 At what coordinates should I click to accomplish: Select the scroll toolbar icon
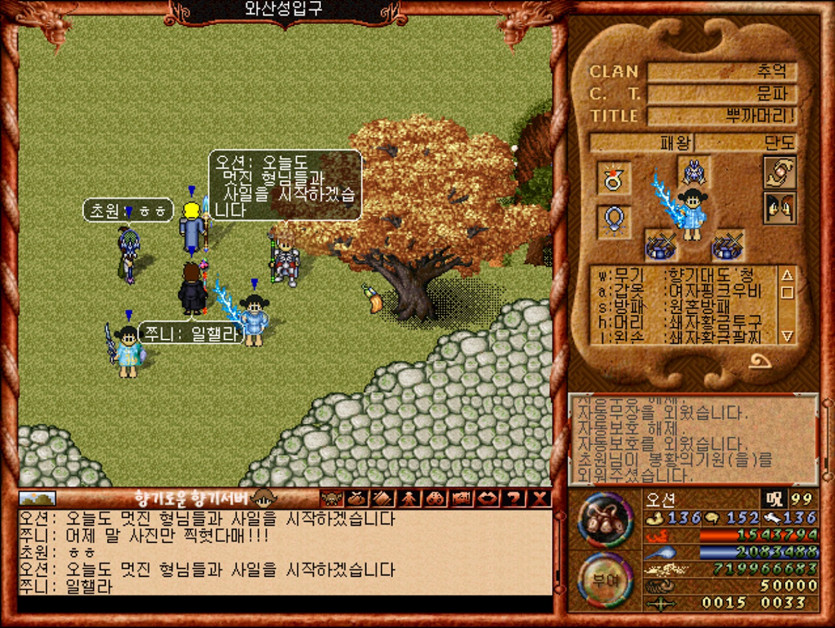pyautogui.click(x=384, y=497)
